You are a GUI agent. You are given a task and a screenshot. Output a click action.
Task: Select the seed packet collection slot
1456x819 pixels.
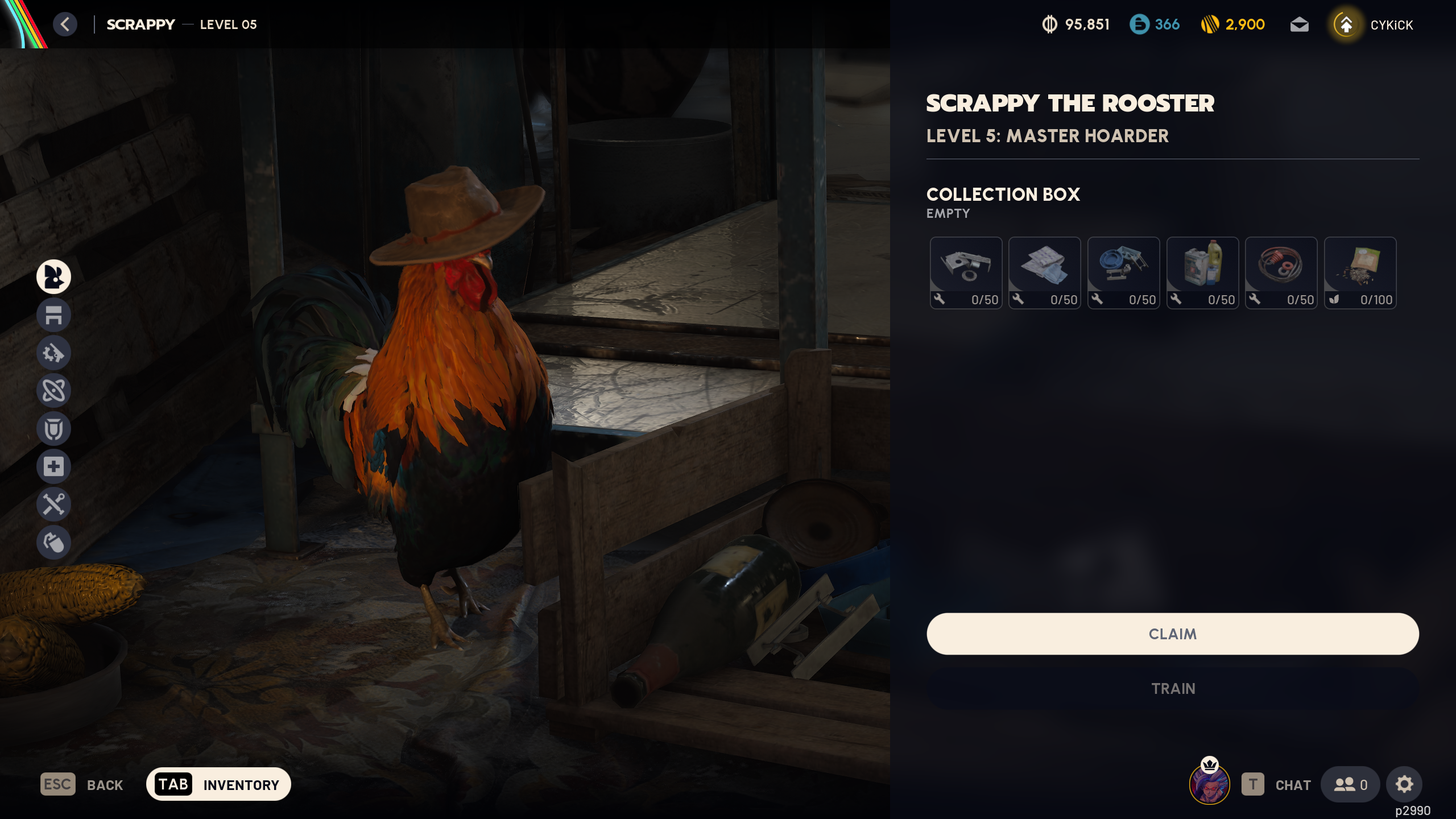(1360, 273)
